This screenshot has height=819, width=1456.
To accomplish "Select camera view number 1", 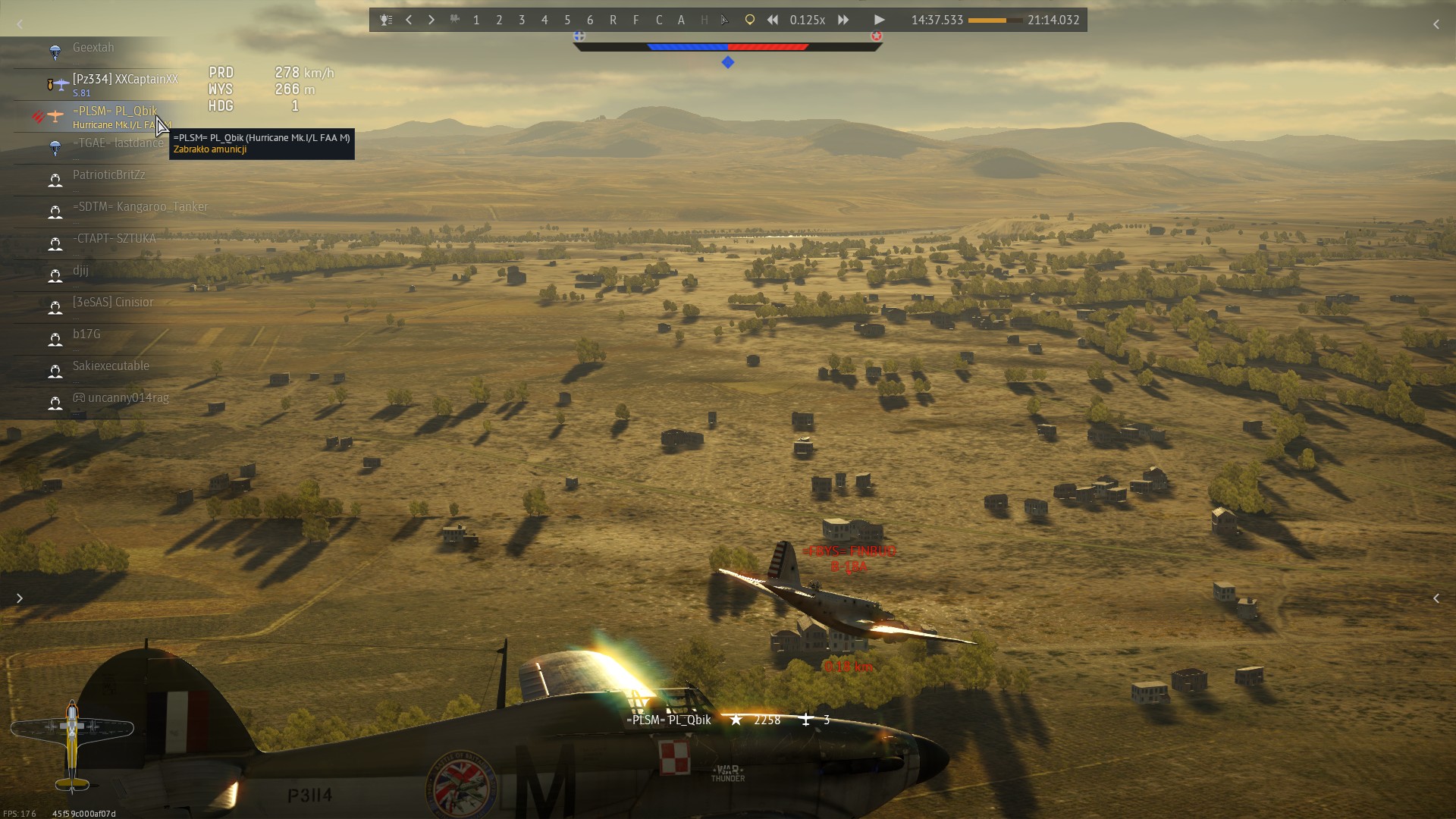I will point(476,20).
